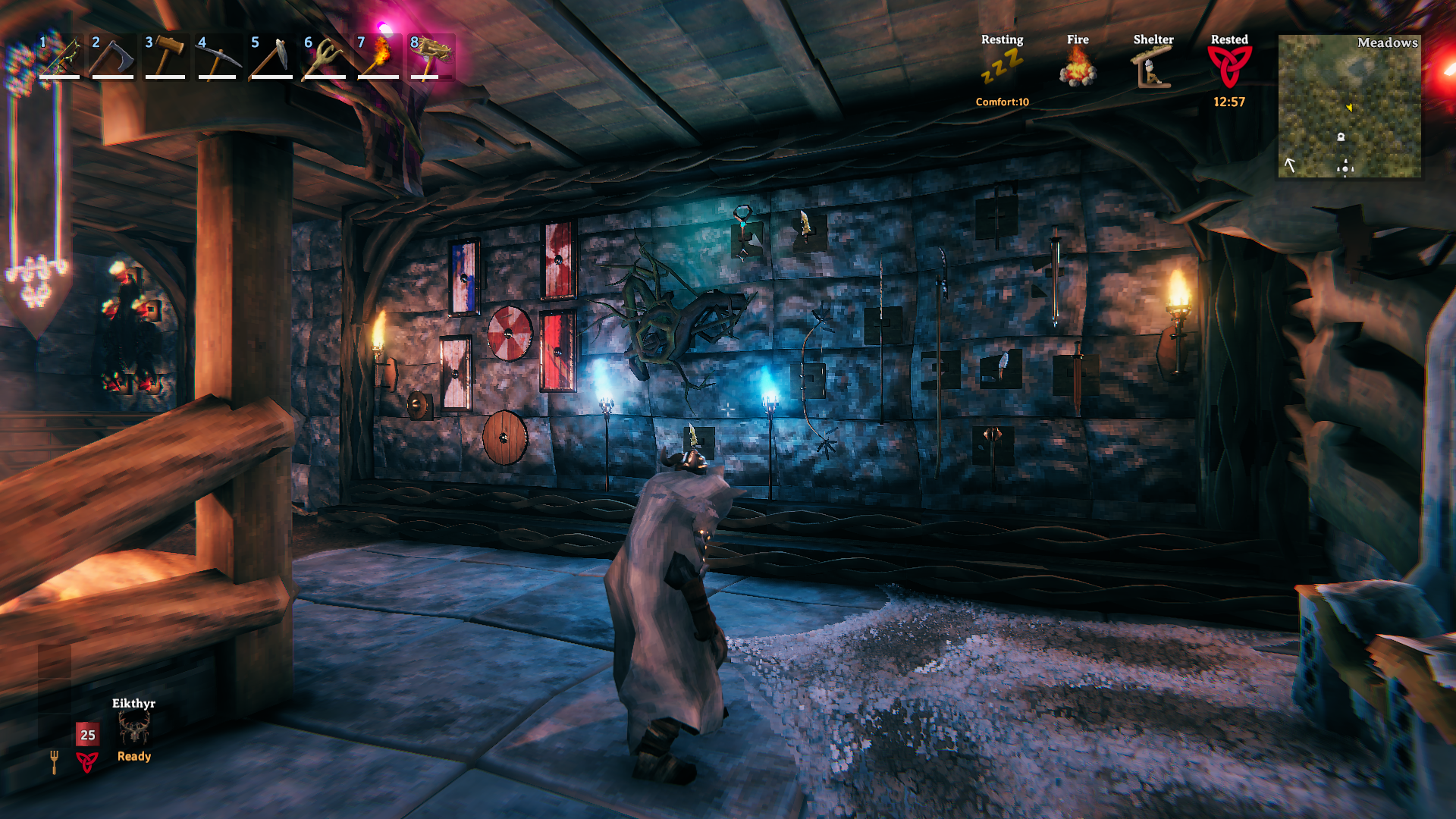The width and height of the screenshot is (1456, 819).
Task: Choose the wooden hammer in slot 3
Action: point(165,57)
